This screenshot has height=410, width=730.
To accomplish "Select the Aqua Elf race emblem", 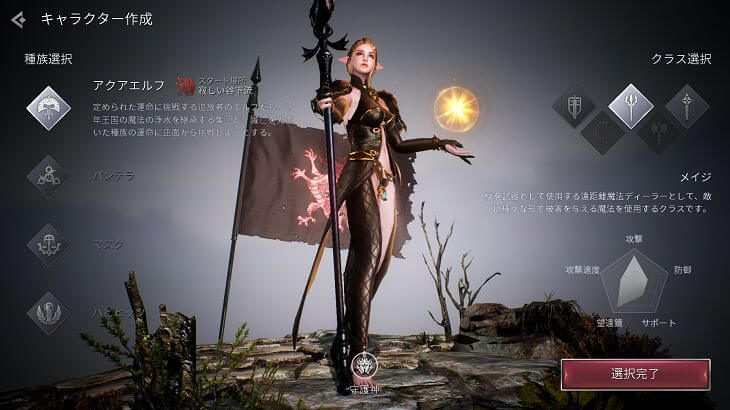I will click(x=48, y=107).
